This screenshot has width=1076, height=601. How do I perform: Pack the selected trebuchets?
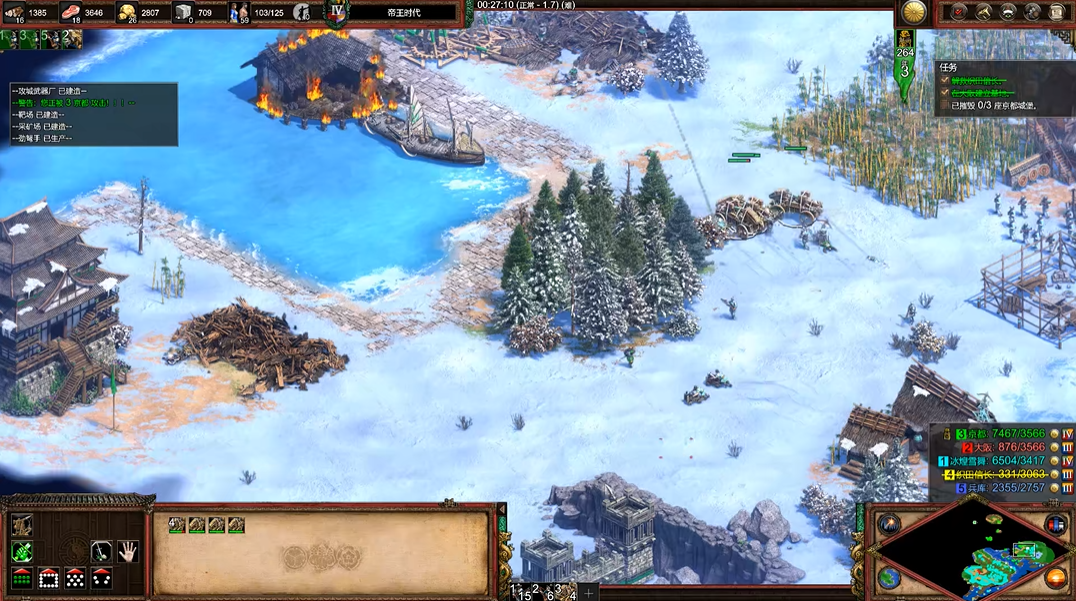tap(21, 525)
